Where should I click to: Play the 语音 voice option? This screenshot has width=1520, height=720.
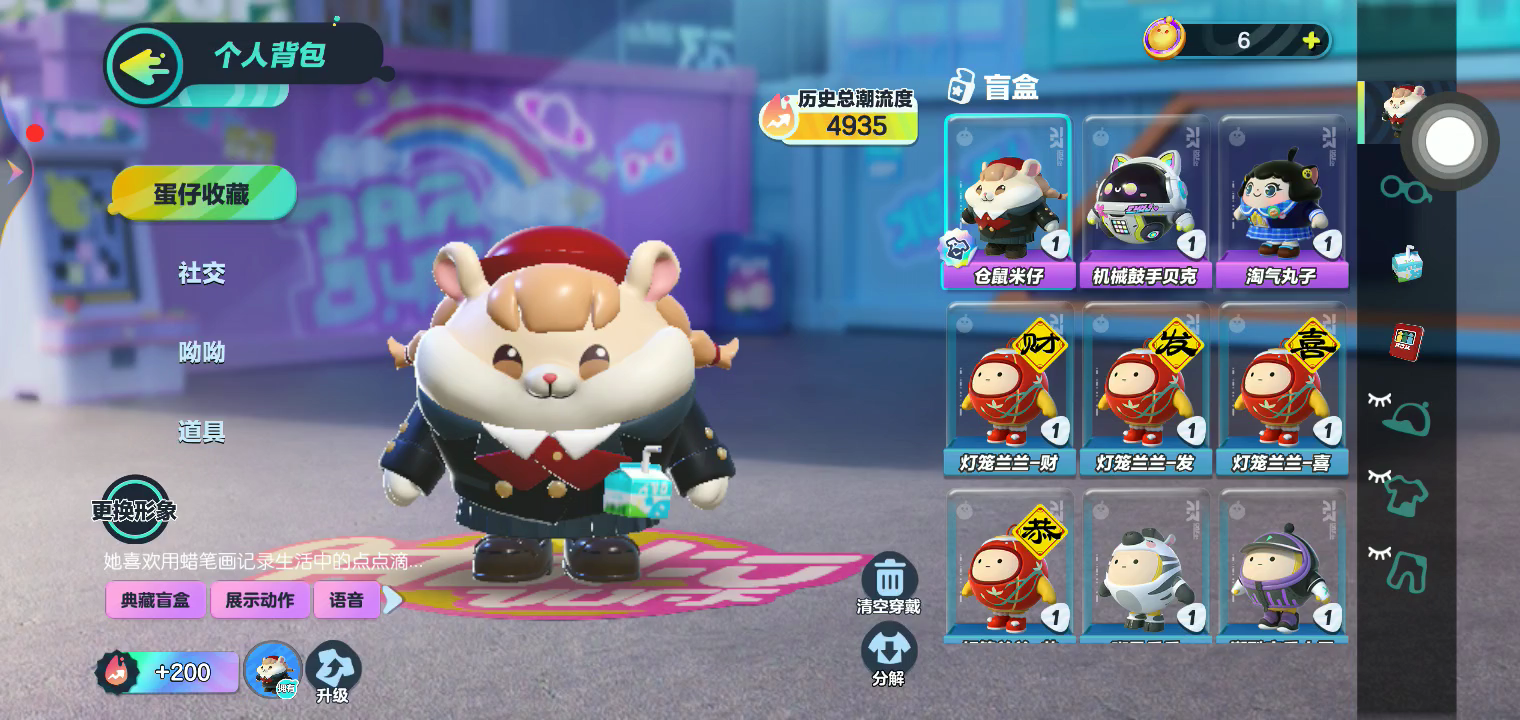click(x=346, y=600)
